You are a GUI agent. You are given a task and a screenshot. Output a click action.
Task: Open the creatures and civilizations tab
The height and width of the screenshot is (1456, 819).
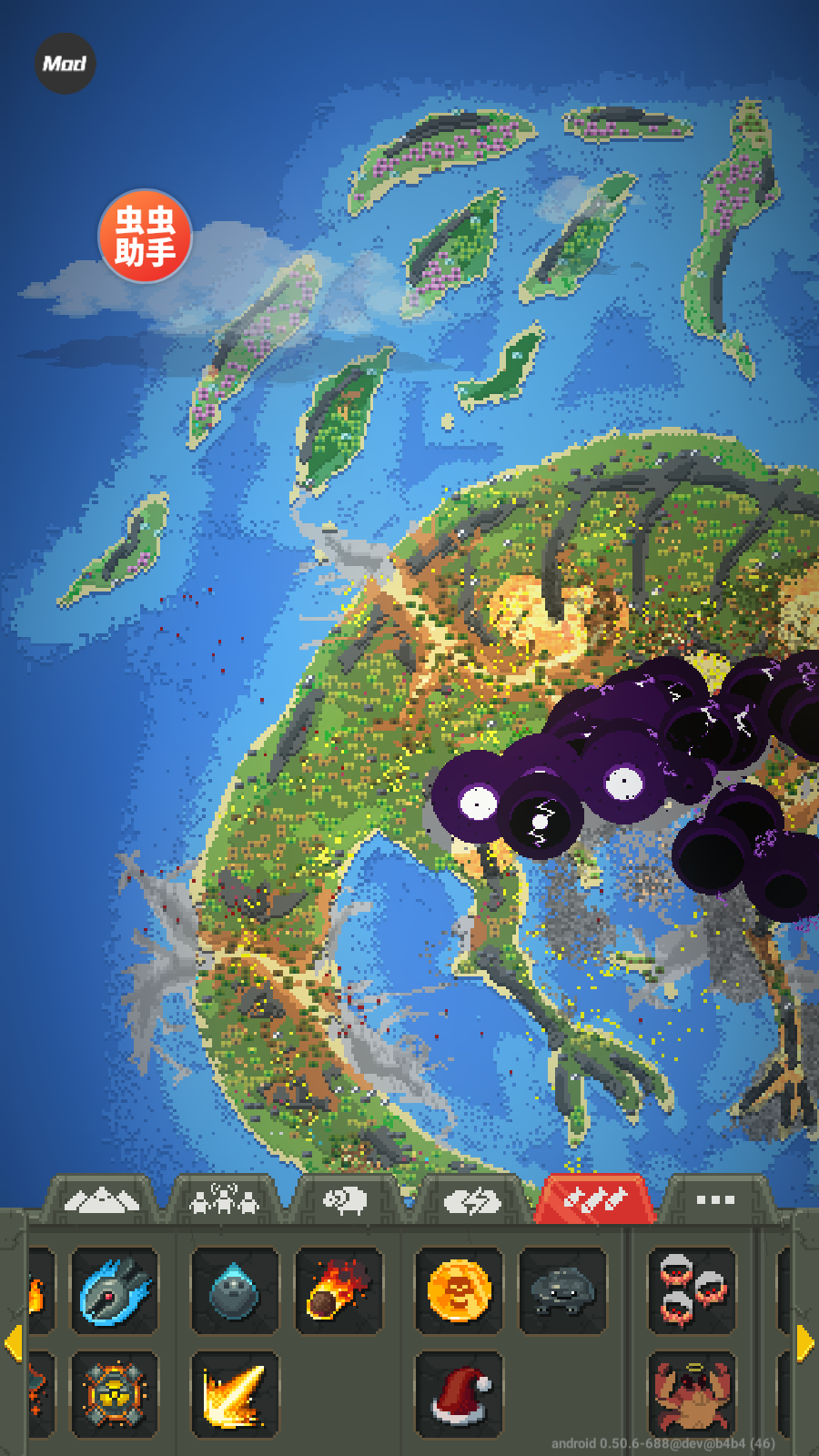(x=224, y=1201)
